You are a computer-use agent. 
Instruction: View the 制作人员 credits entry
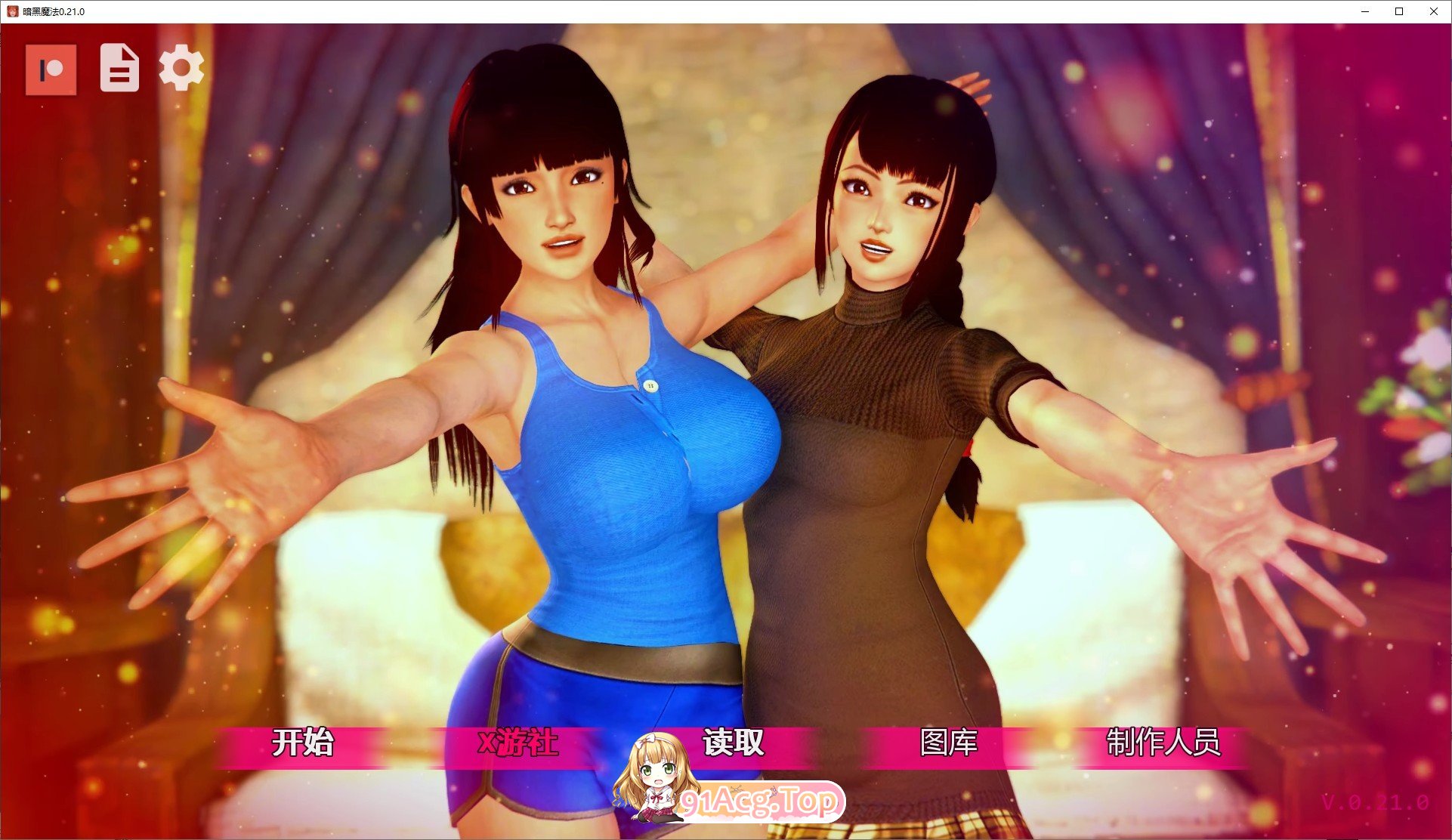click(x=1166, y=743)
